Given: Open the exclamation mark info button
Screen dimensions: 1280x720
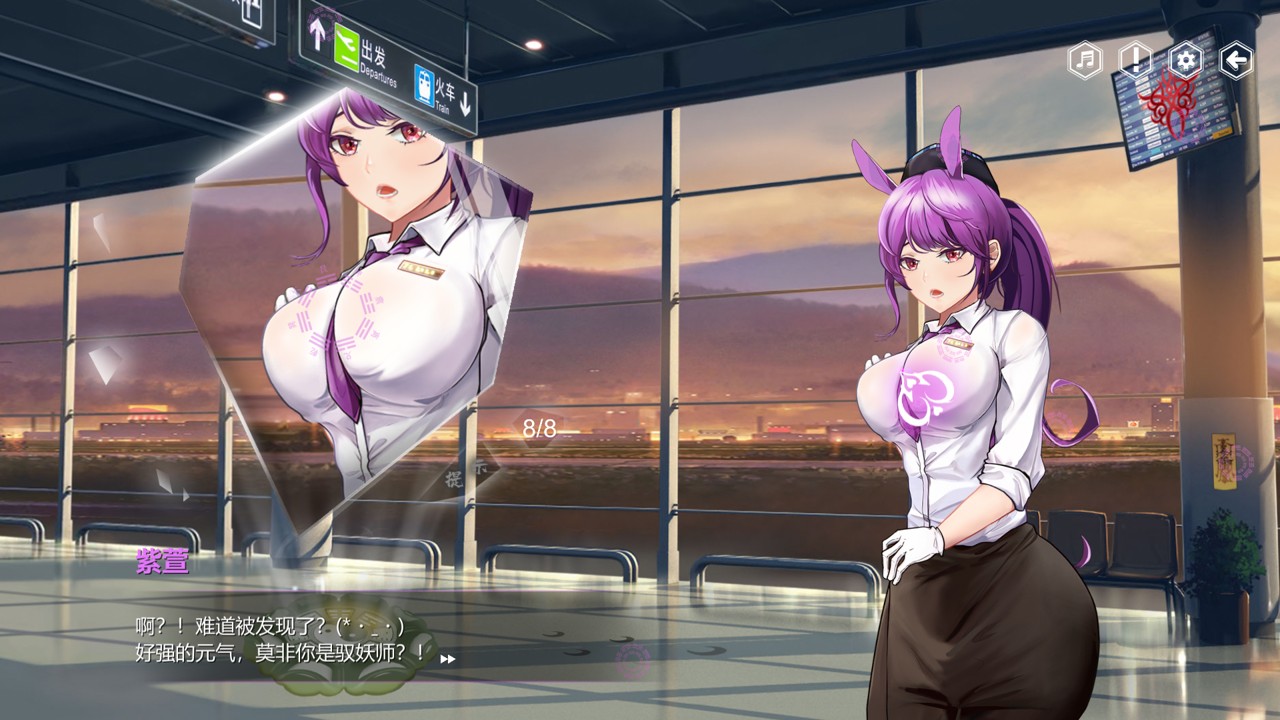Looking at the screenshot, I should (x=1135, y=61).
